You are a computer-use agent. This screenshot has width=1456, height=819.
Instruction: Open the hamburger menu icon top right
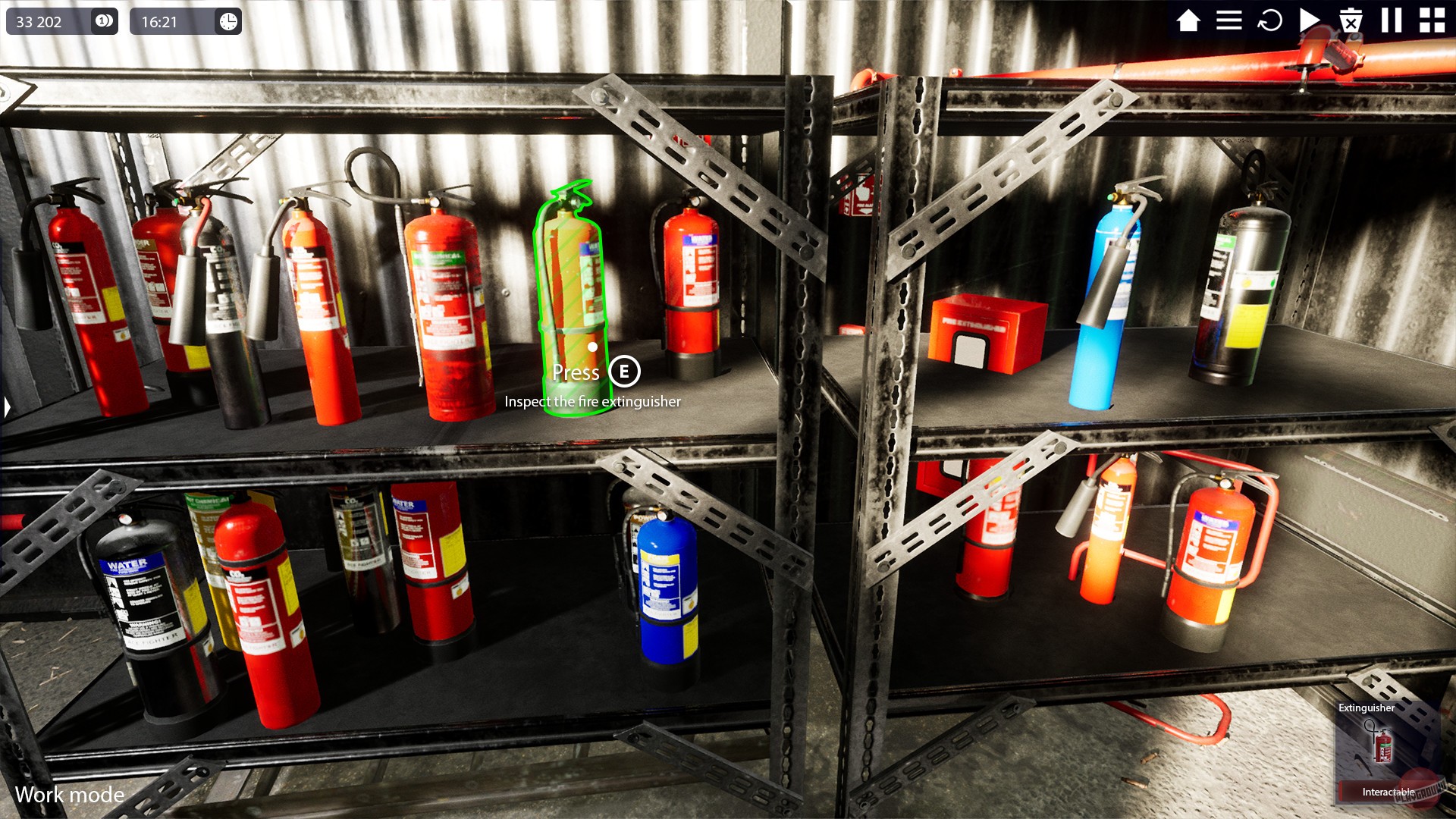1230,21
